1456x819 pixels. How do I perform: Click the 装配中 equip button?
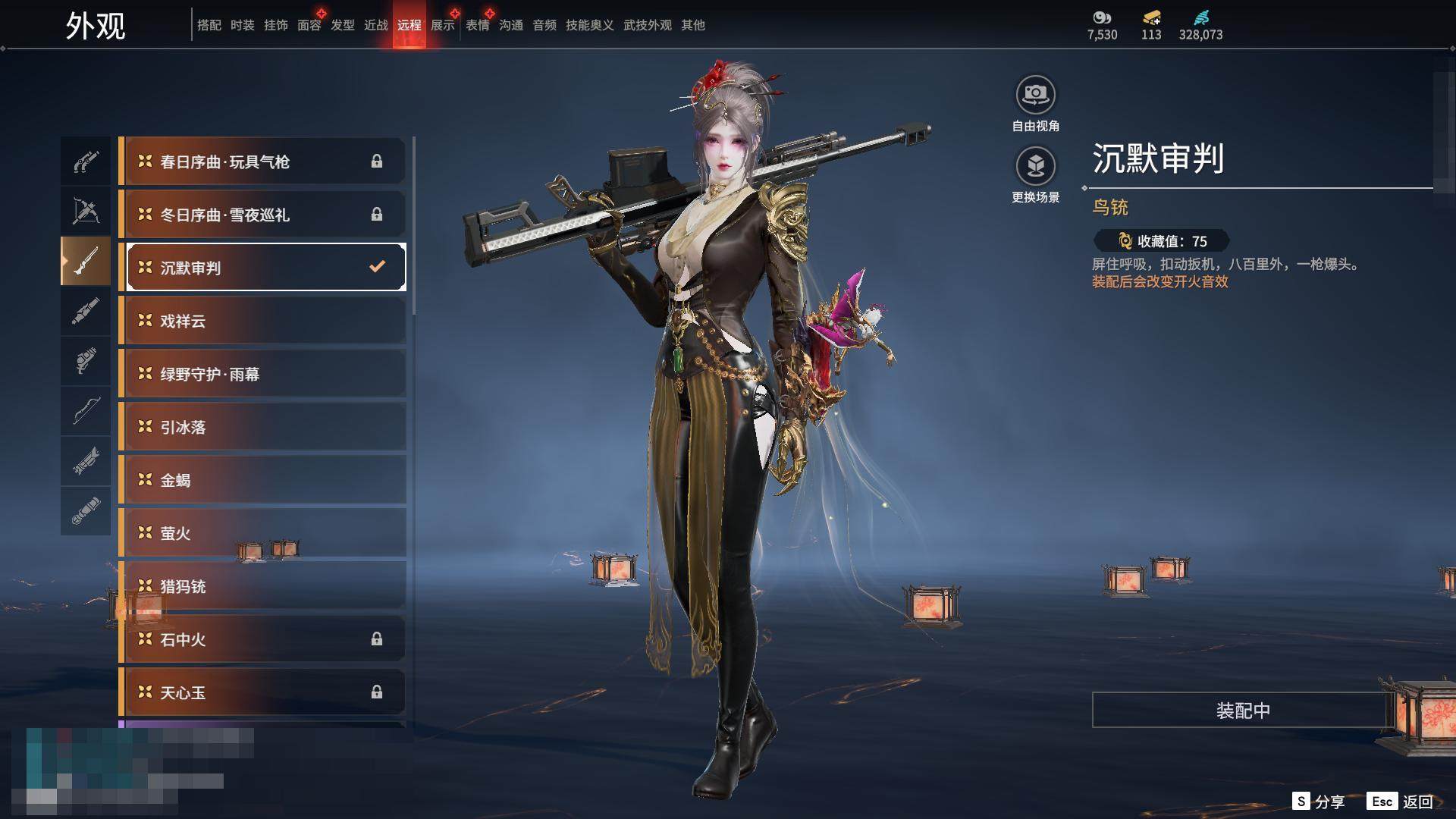coord(1242,711)
